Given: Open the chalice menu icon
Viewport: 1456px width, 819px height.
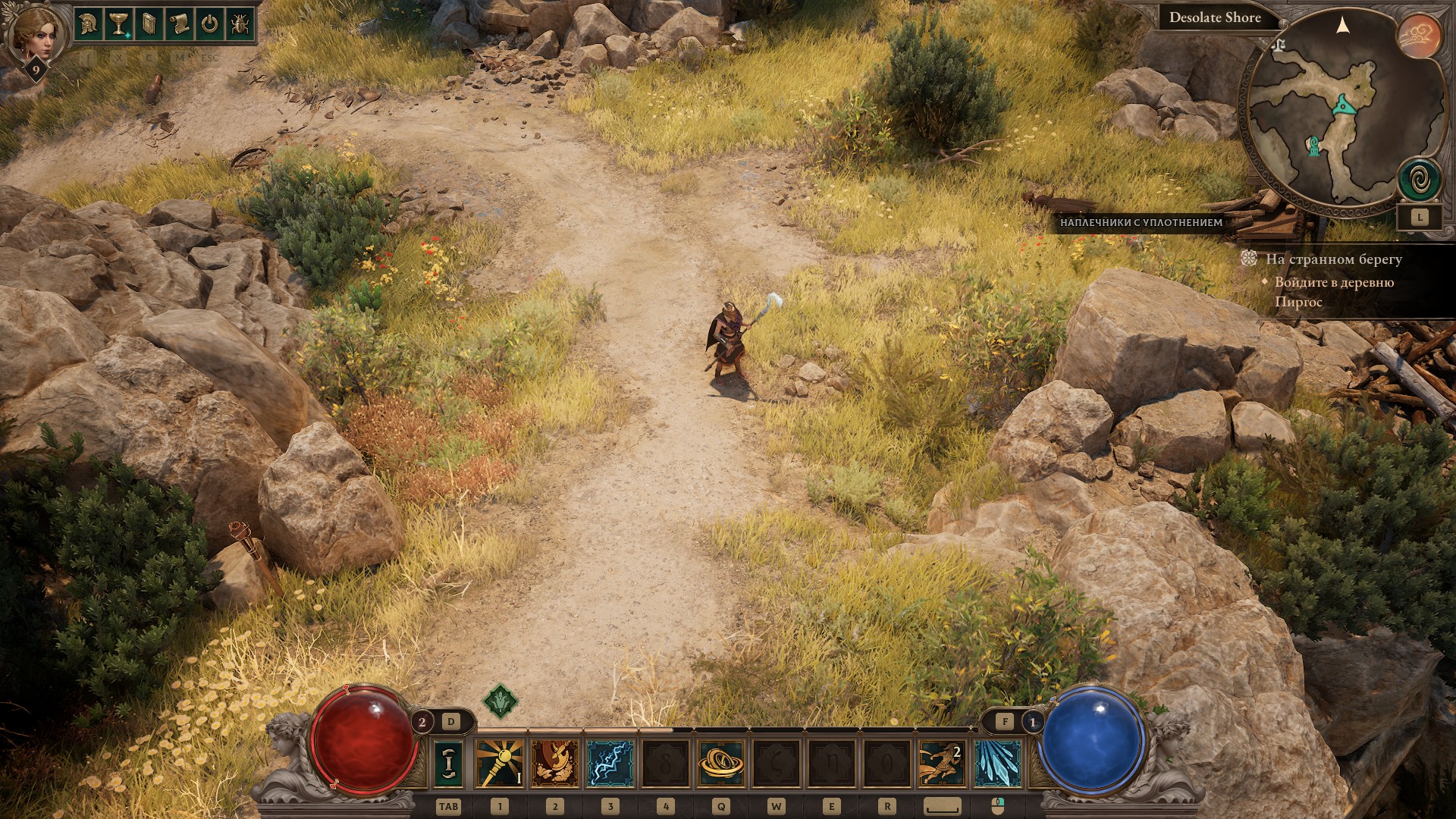Looking at the screenshot, I should coord(118,24).
